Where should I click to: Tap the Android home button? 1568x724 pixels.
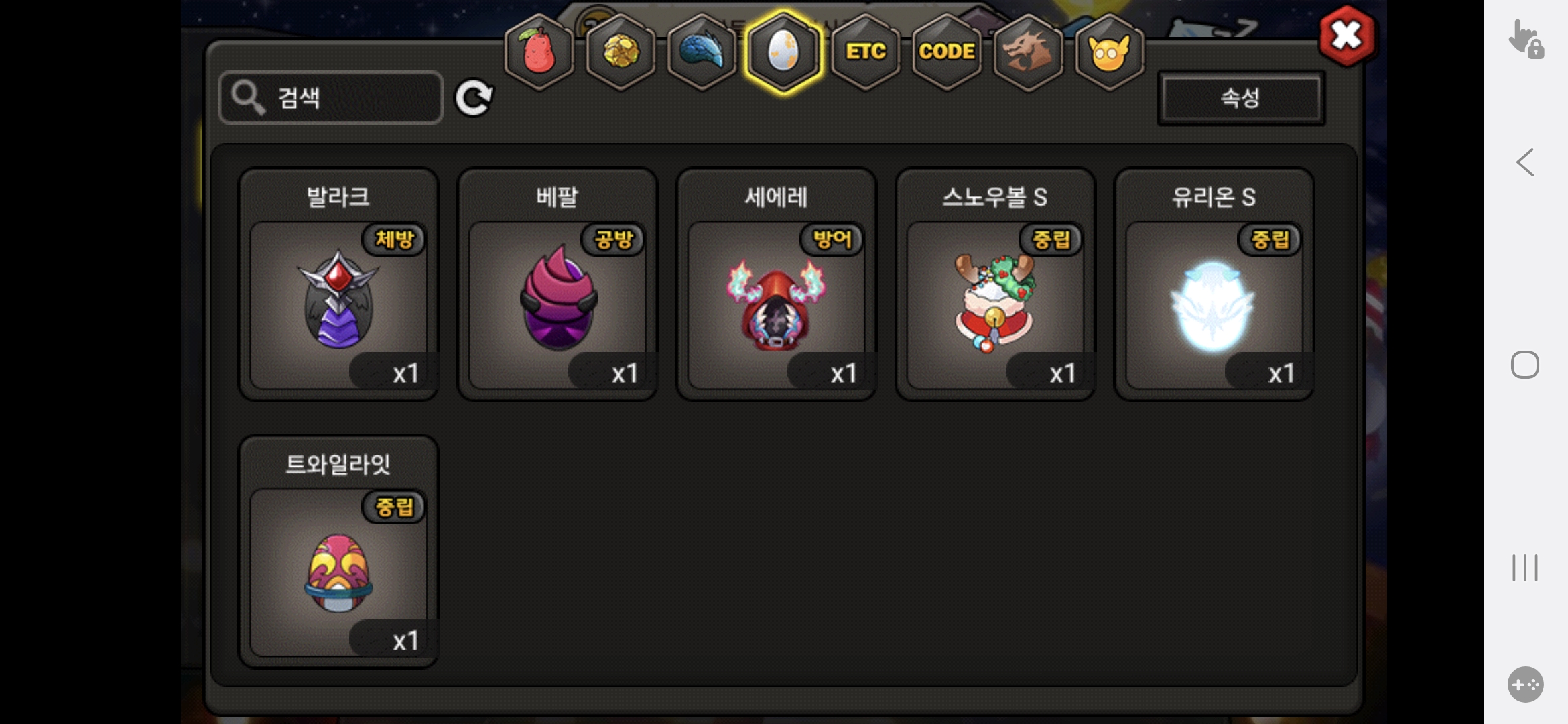pyautogui.click(x=1524, y=365)
